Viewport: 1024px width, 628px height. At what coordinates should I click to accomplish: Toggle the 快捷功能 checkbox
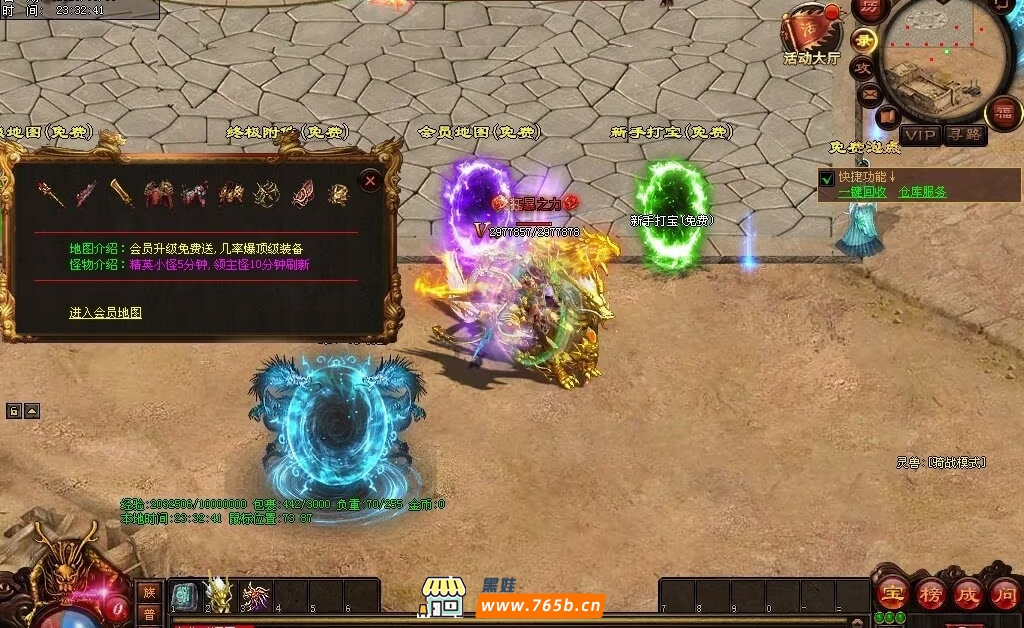click(827, 179)
